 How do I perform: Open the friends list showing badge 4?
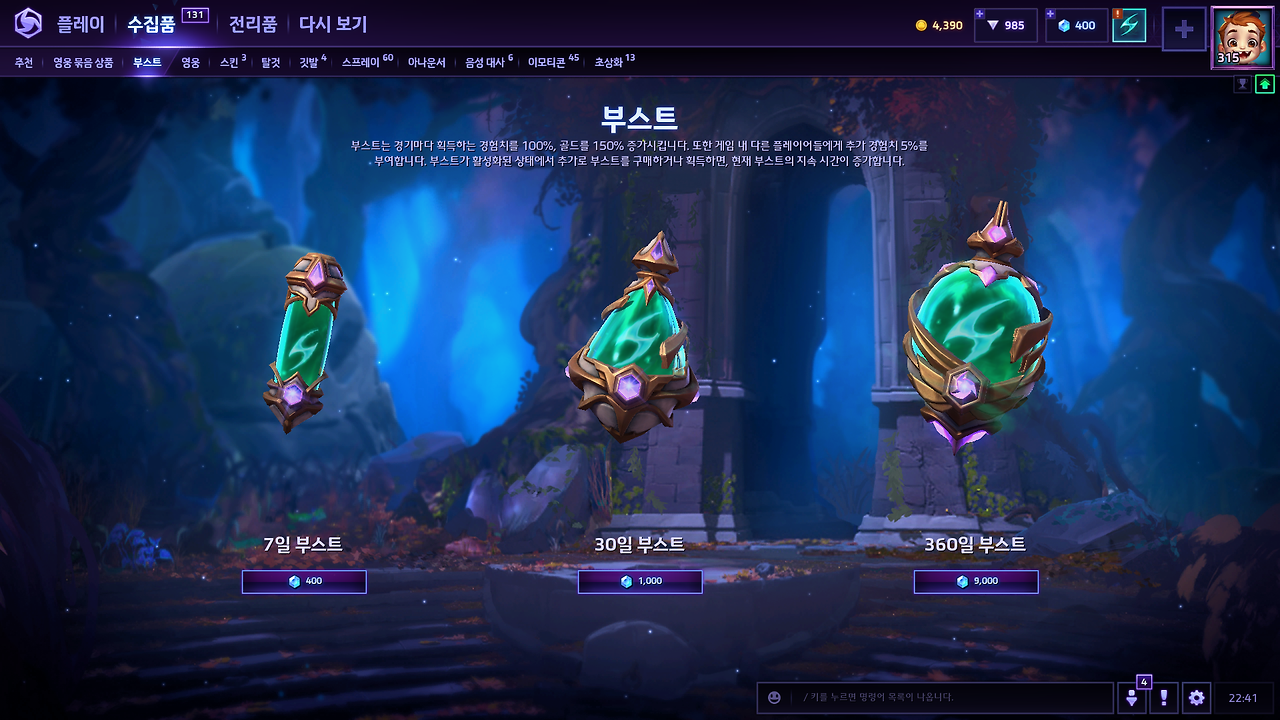pos(1130,698)
